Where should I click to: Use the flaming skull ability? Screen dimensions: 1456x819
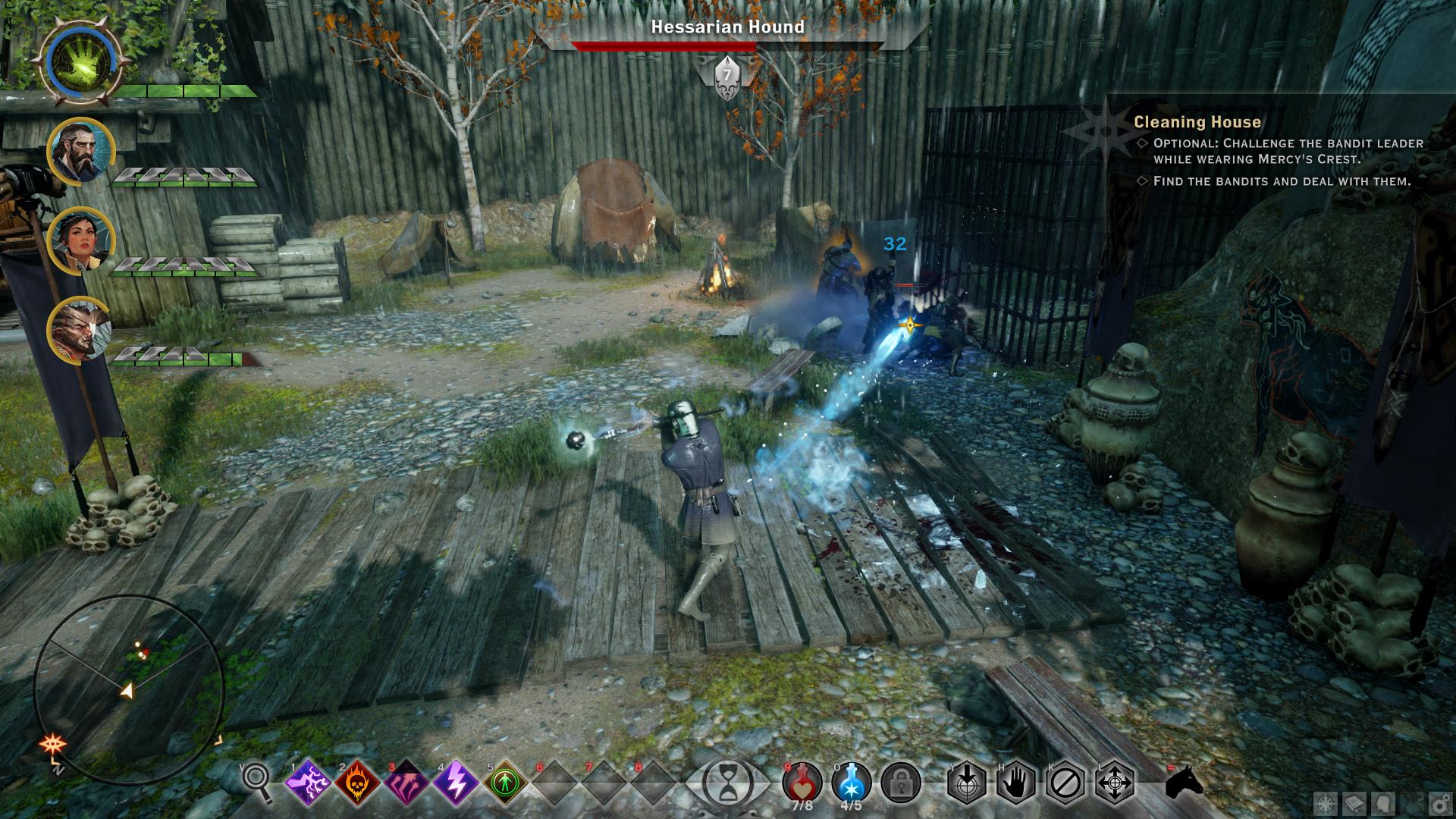357,782
